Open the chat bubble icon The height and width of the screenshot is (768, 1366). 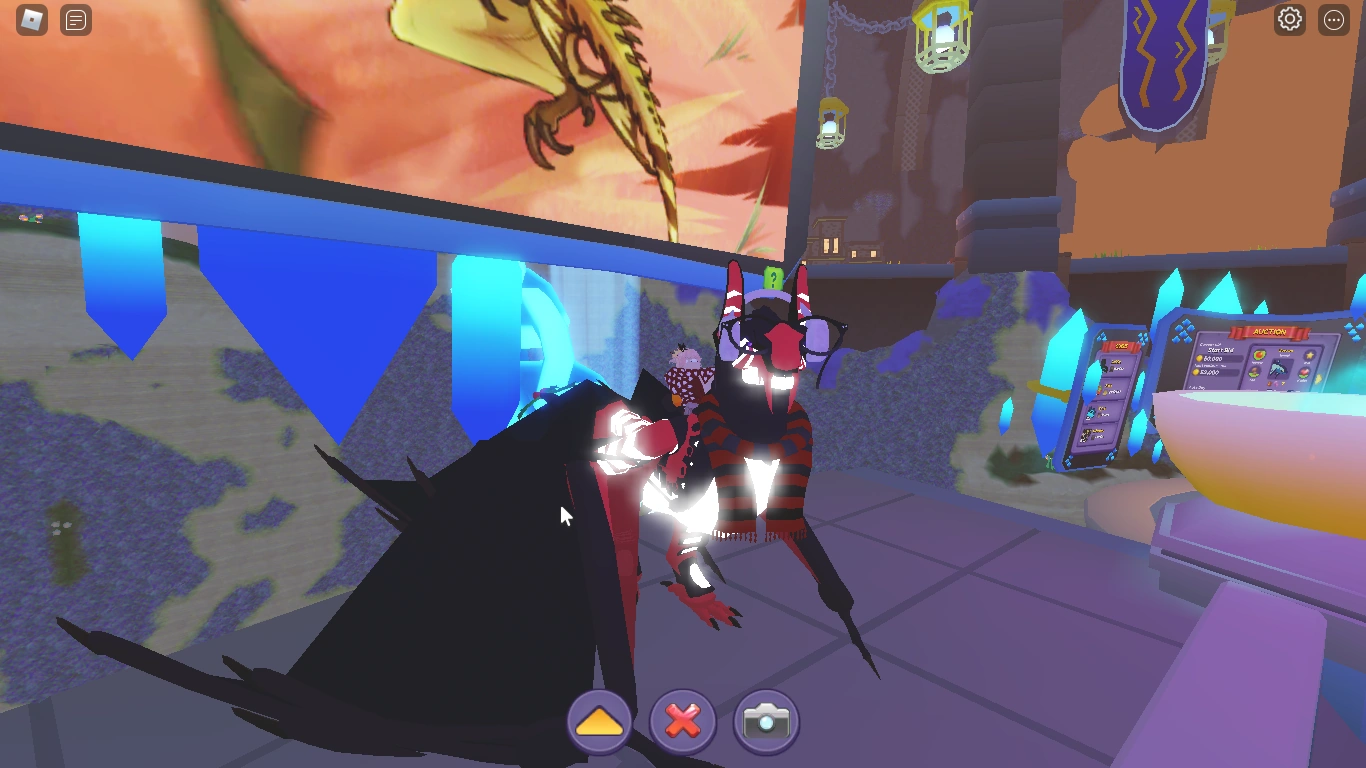[75, 21]
